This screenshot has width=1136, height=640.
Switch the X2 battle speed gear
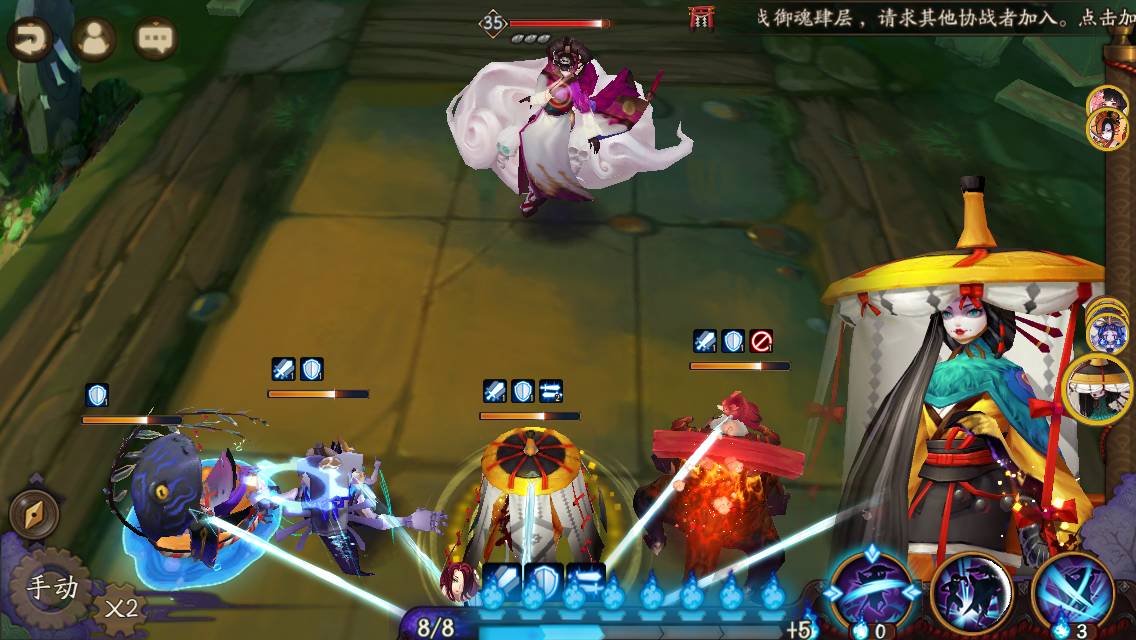(x=119, y=607)
